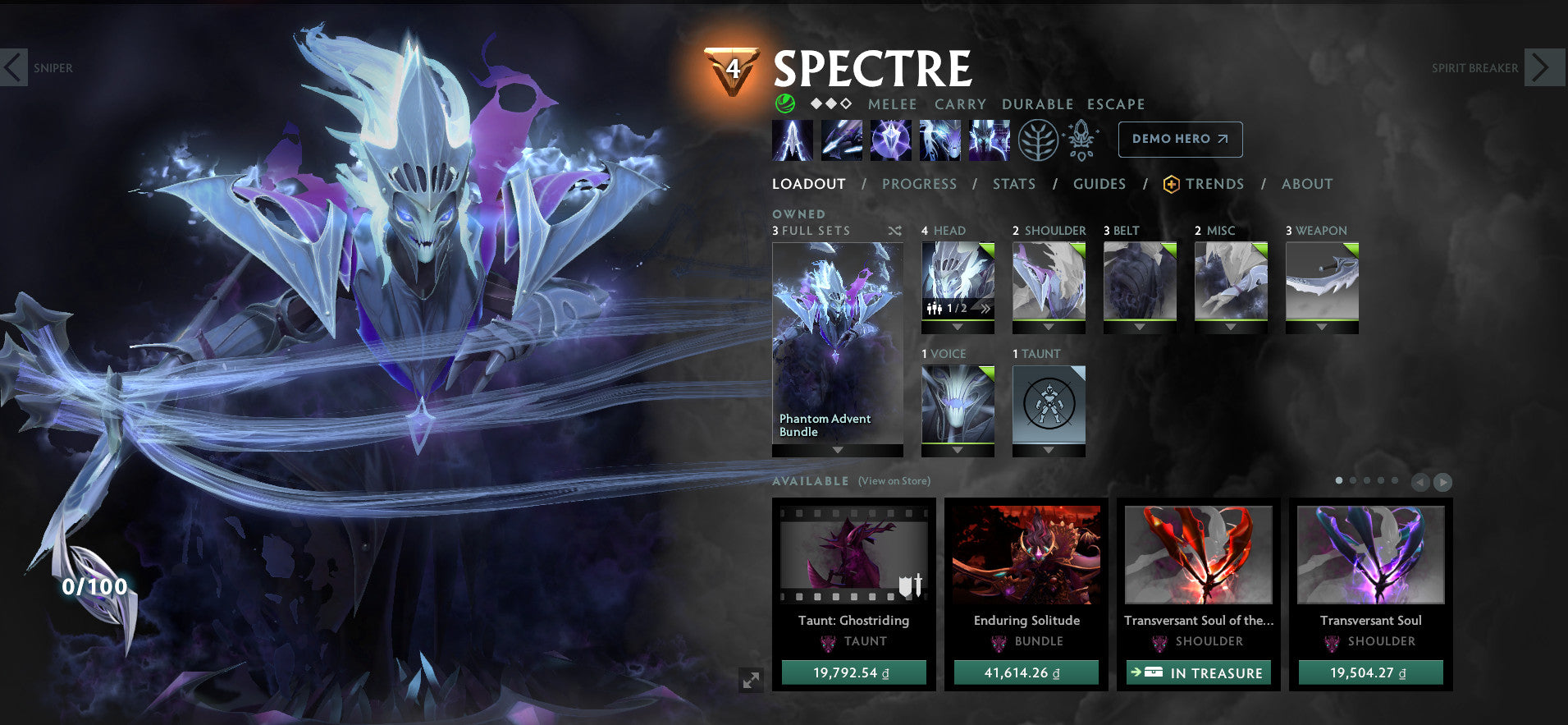
Task: Toggle the empty Taunt slot
Action: 1049,404
